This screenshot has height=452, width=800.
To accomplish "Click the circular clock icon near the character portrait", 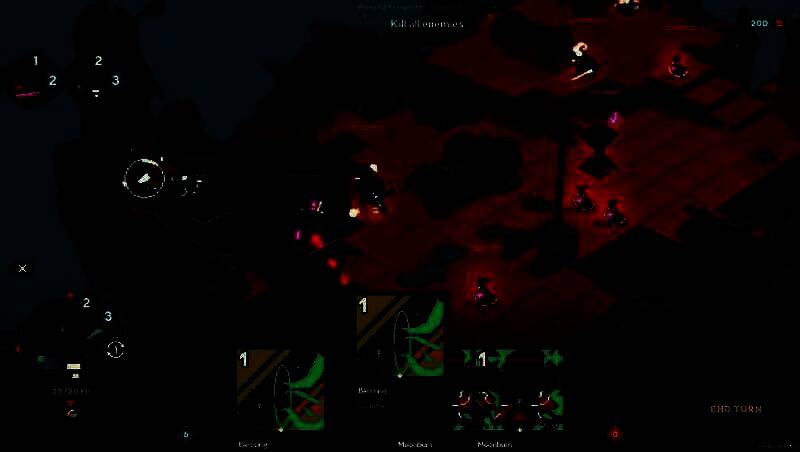I will (x=116, y=349).
